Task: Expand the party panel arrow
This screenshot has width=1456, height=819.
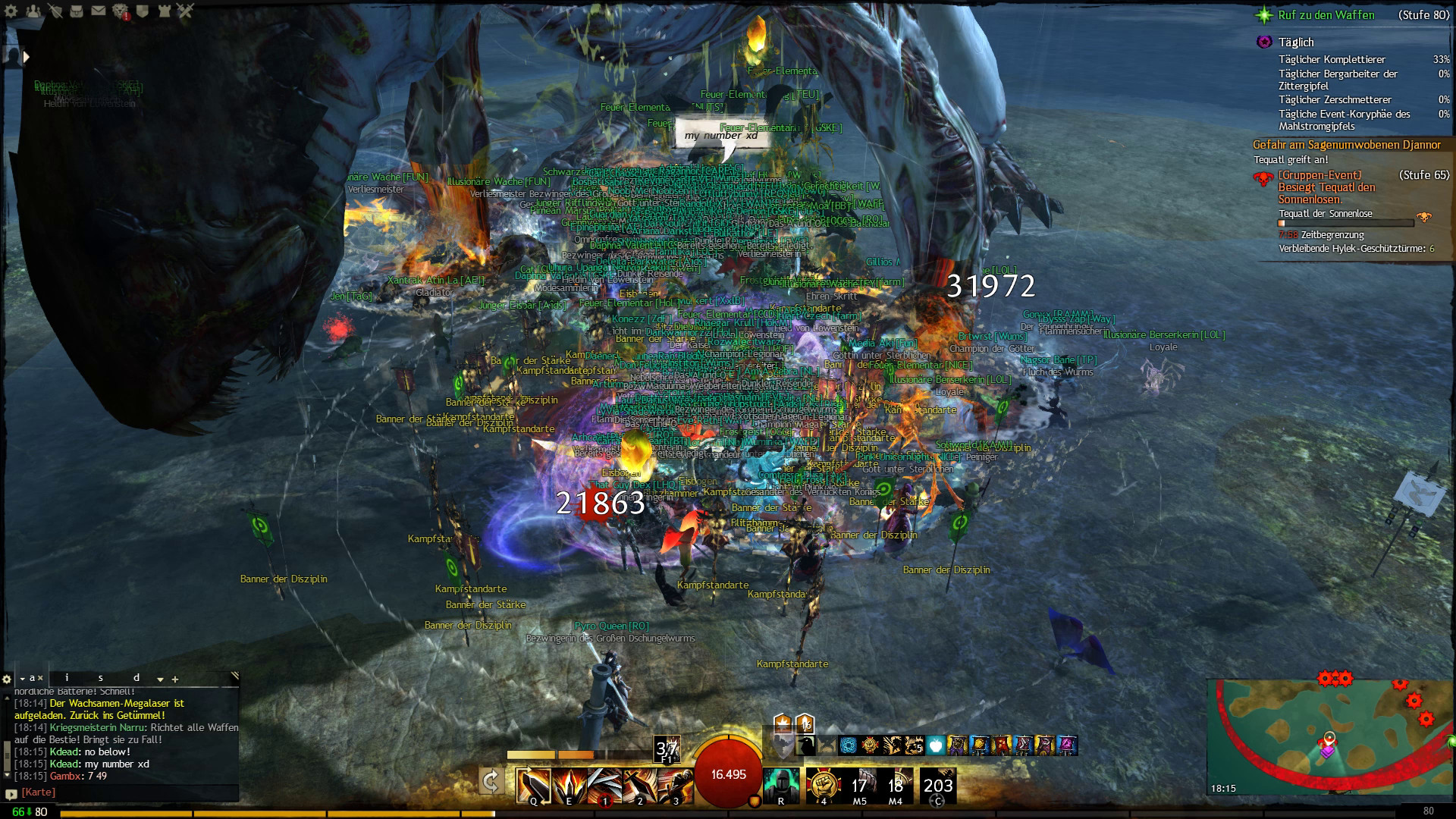Action: (x=26, y=56)
